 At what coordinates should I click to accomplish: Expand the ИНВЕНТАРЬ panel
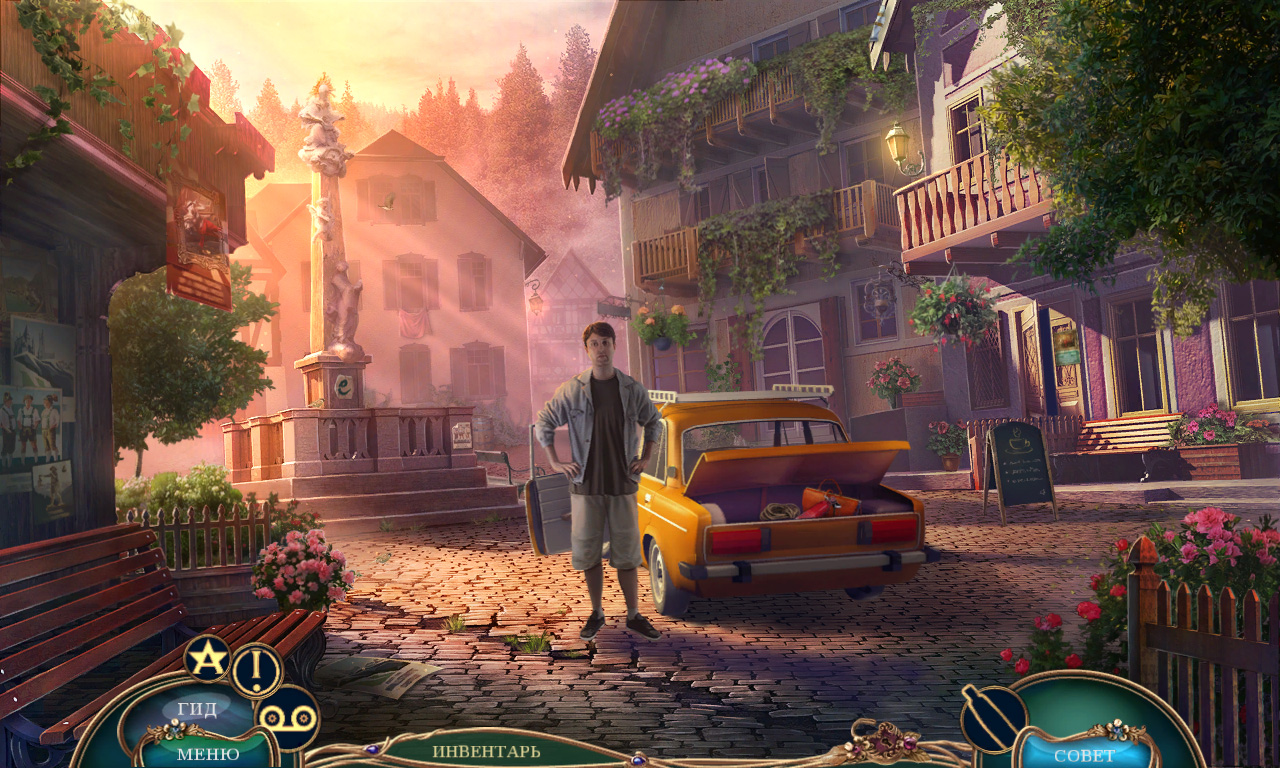tap(486, 750)
